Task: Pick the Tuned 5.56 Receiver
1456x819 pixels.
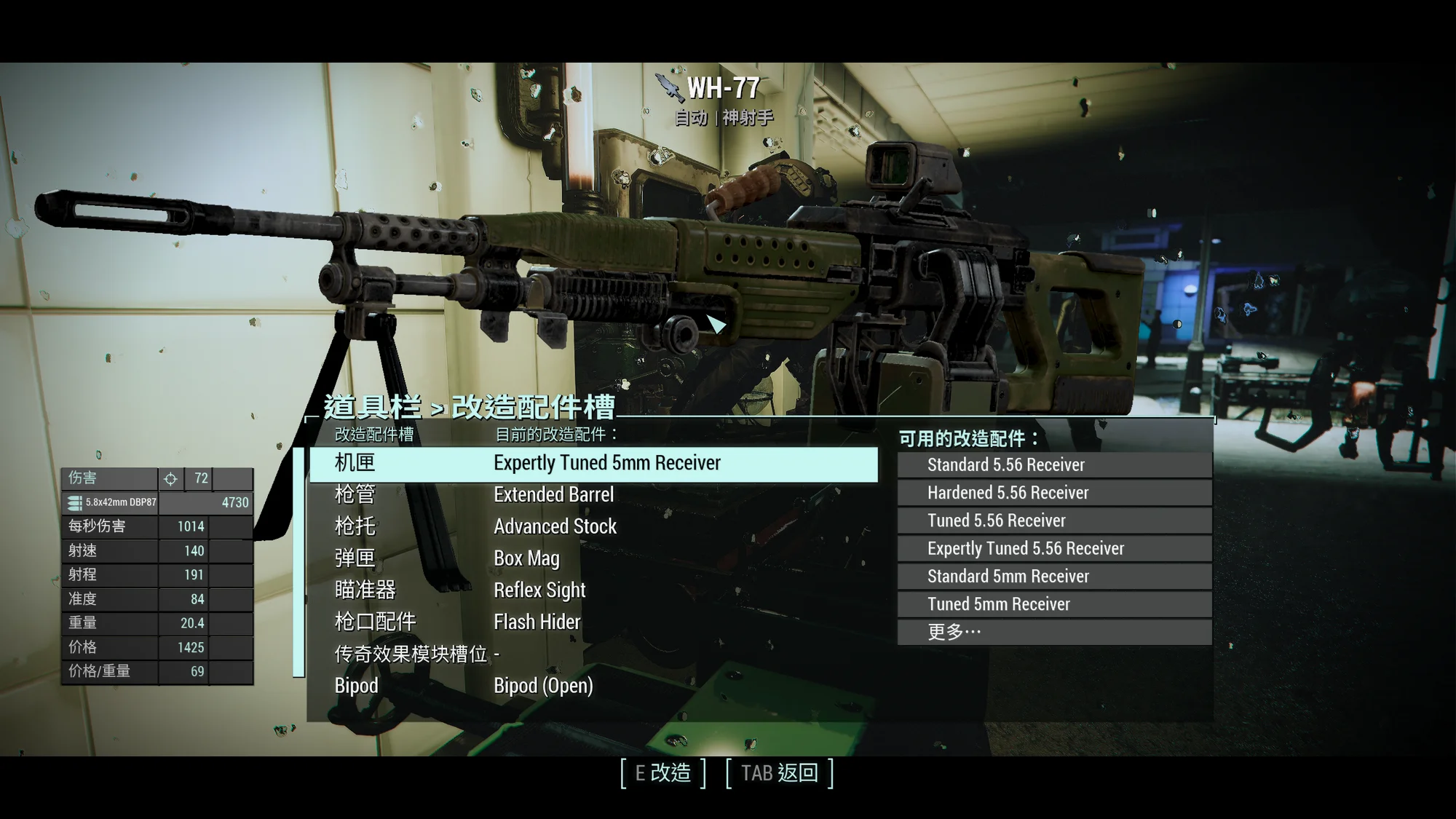Action: pos(1054,521)
